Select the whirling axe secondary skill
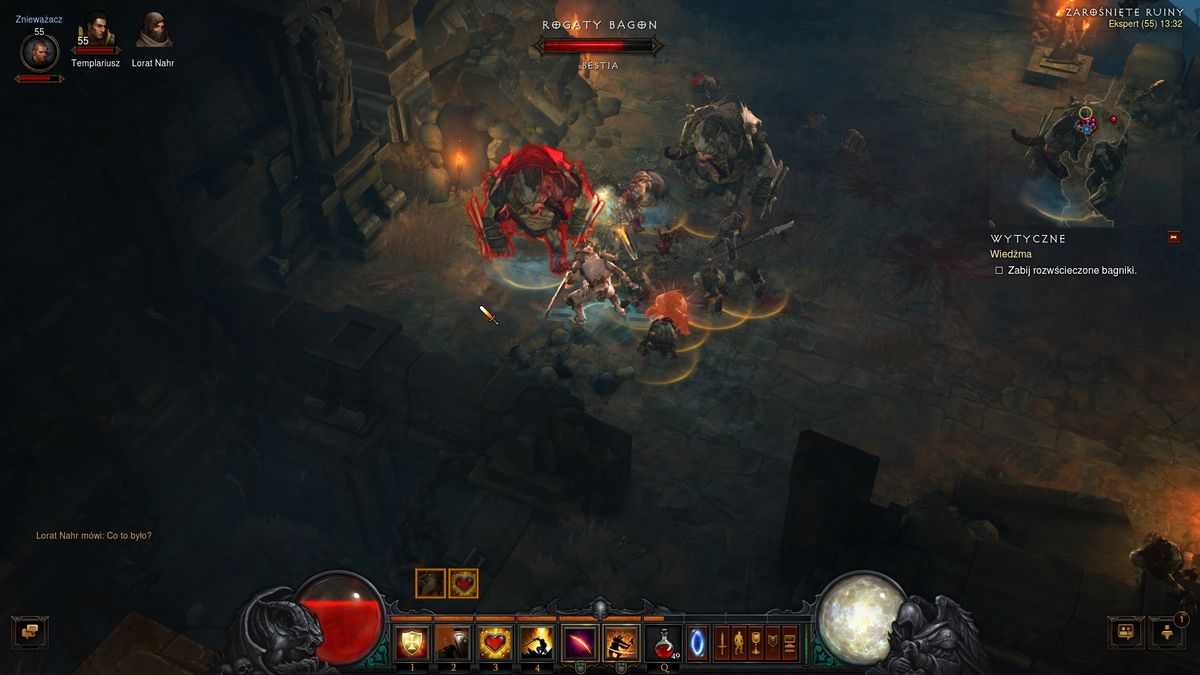This screenshot has width=1200, height=675. [x=622, y=642]
